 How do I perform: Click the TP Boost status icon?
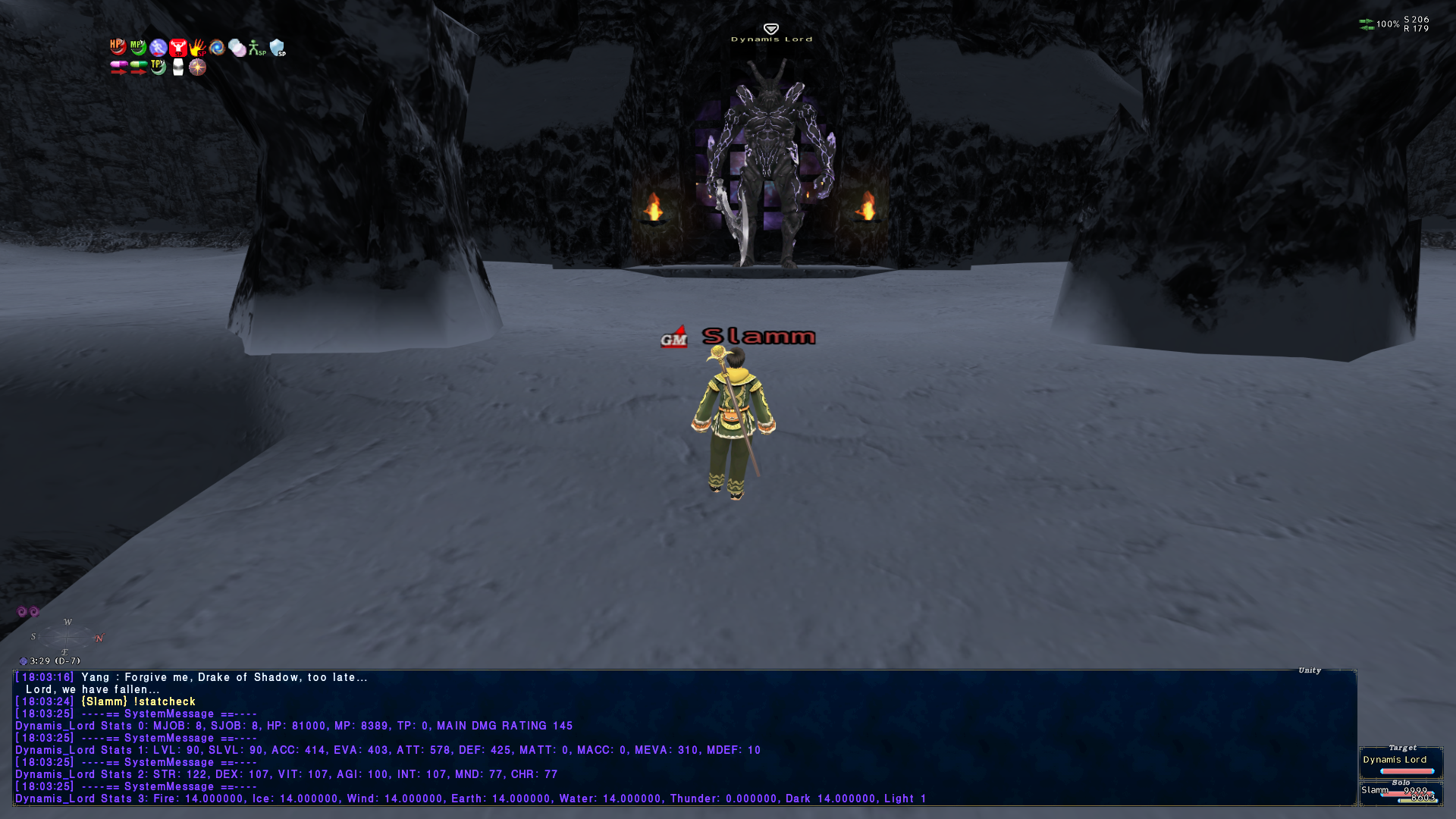157,68
